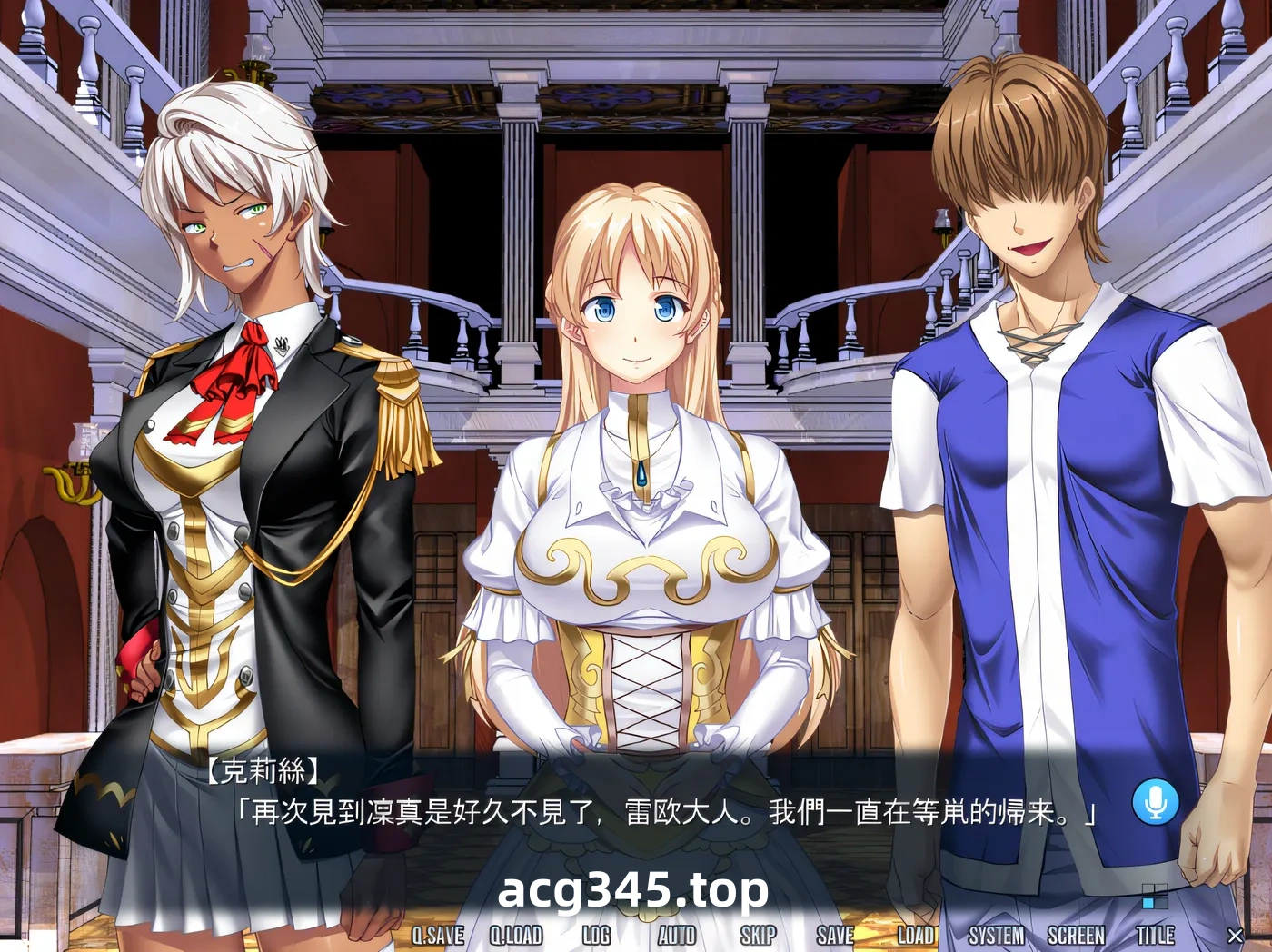Quick save using Q.SAVE
1272x952 pixels.
439,935
